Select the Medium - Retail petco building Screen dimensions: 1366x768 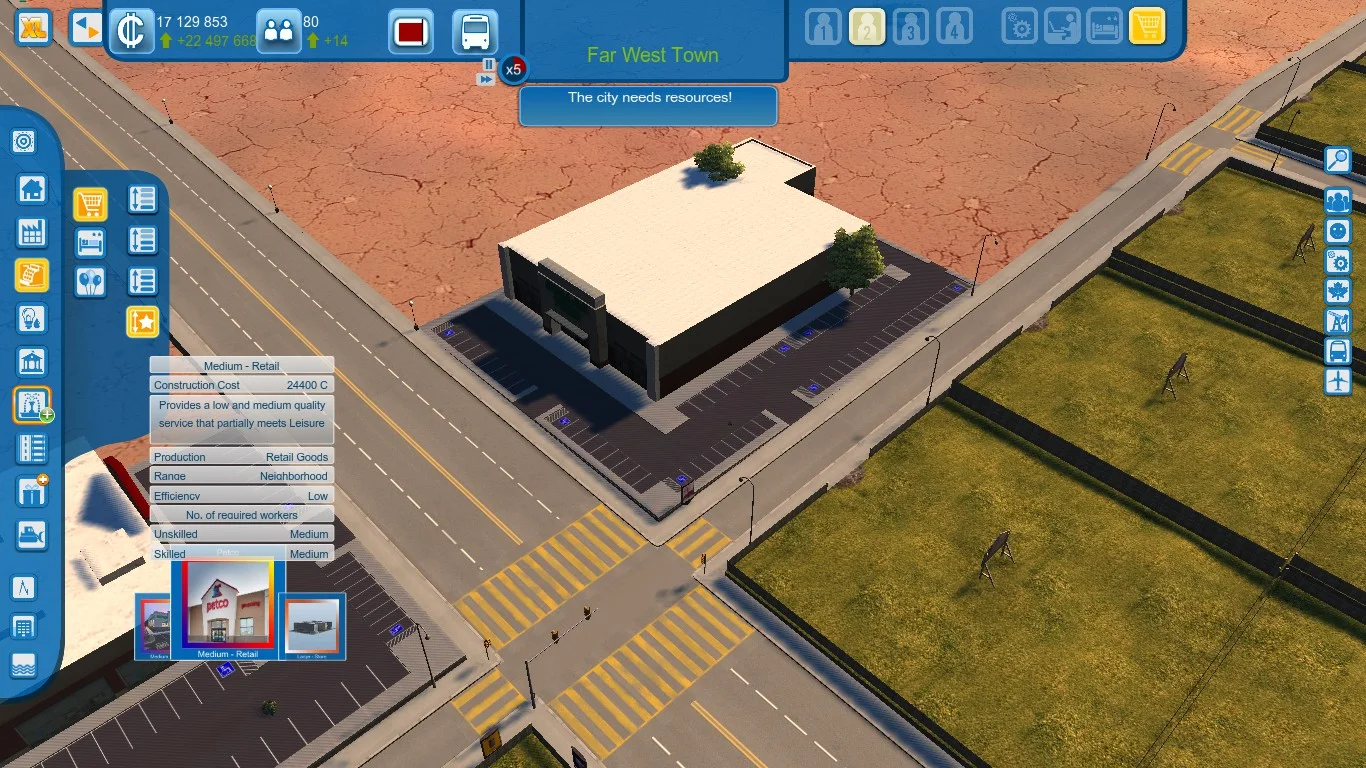tap(228, 606)
